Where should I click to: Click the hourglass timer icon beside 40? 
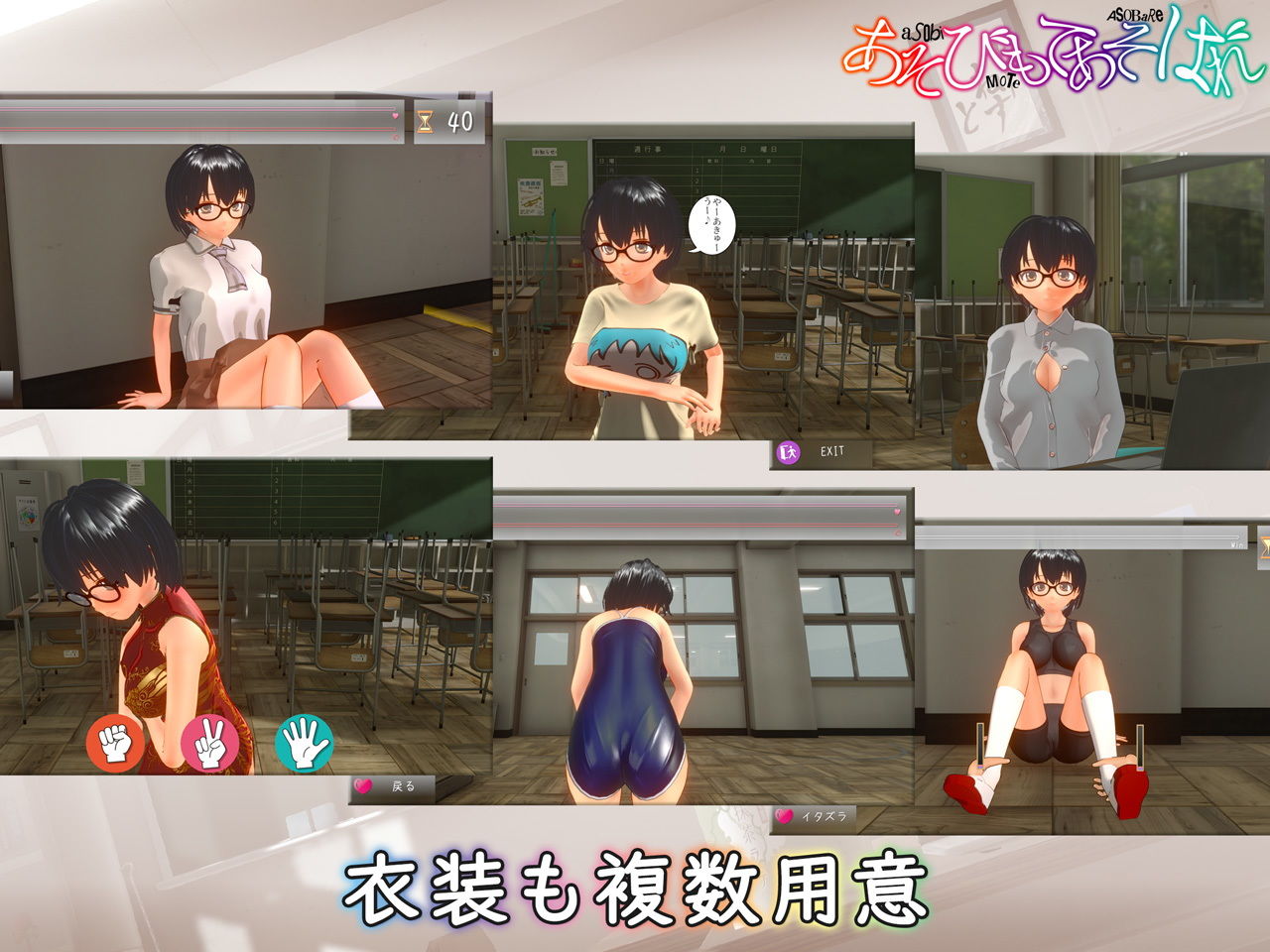(425, 121)
